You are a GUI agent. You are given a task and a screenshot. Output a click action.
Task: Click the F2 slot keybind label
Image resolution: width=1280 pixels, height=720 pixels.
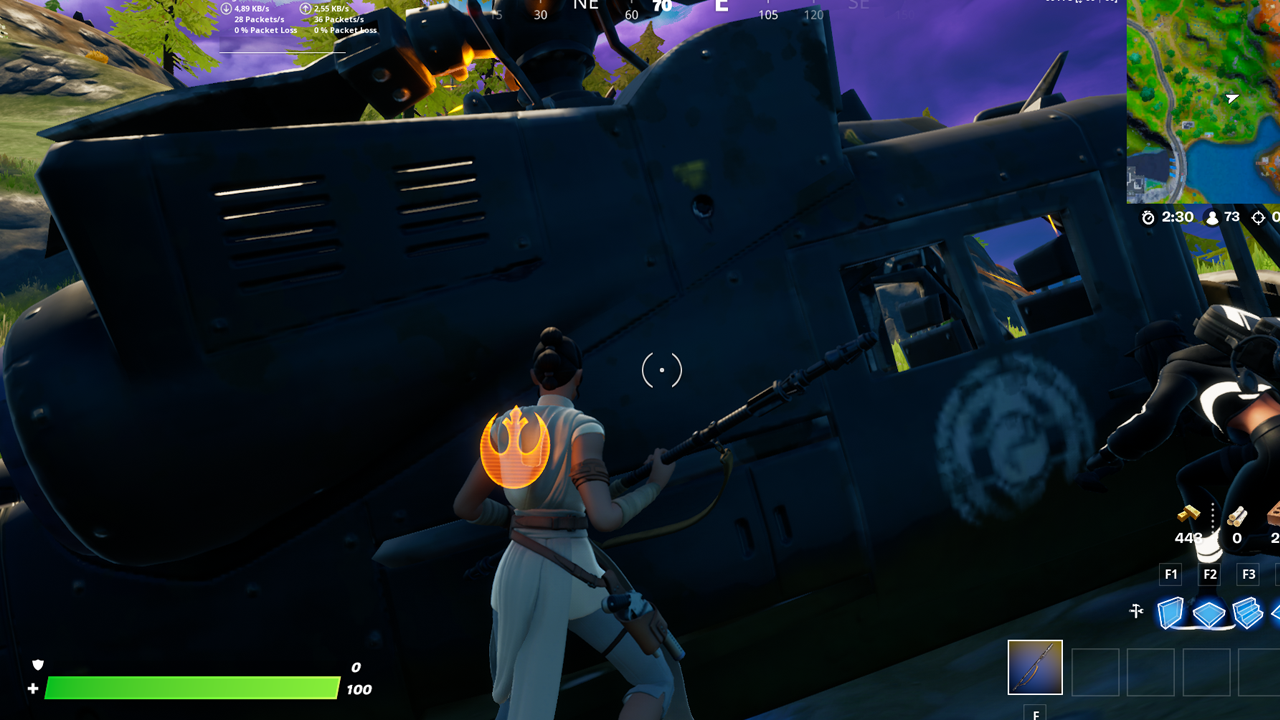pyautogui.click(x=1210, y=573)
